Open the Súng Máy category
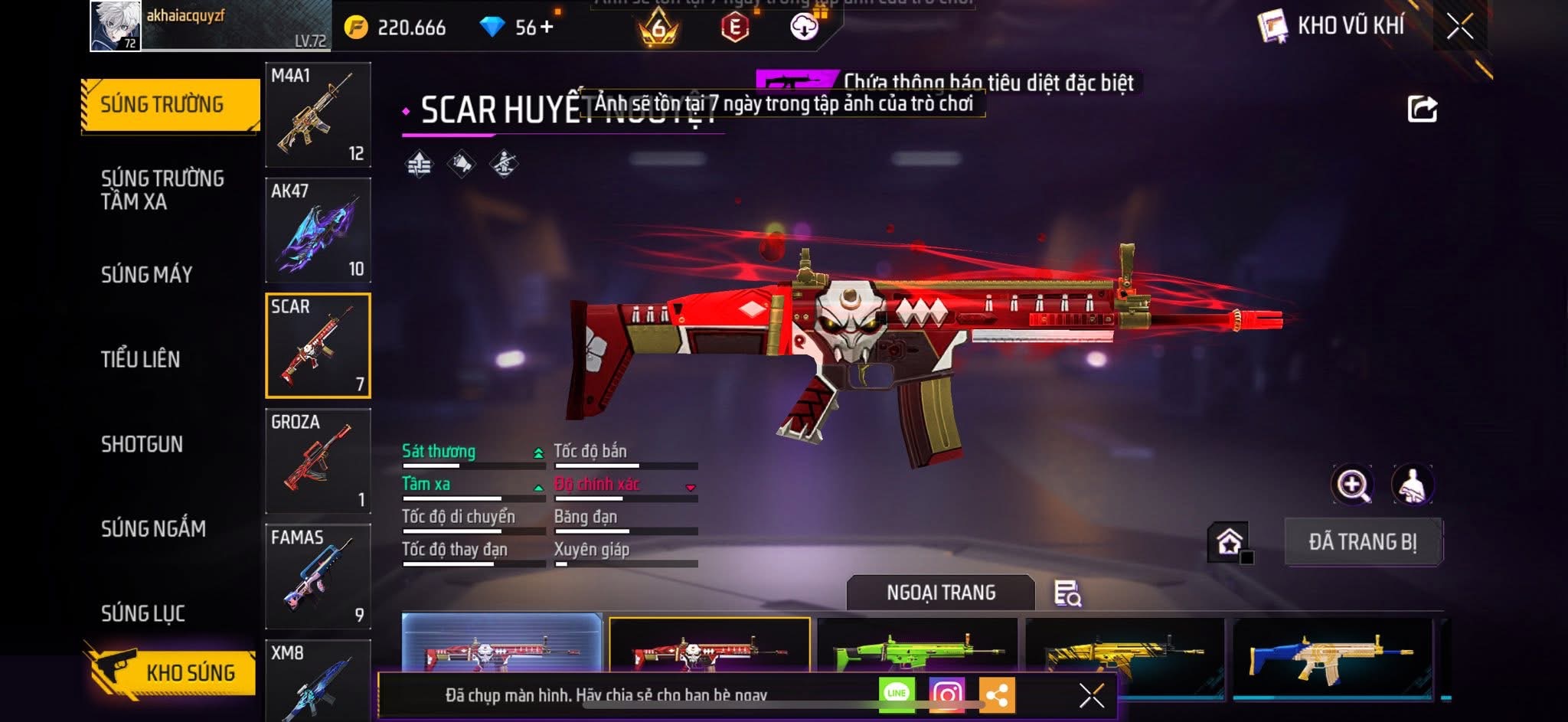 [x=146, y=274]
